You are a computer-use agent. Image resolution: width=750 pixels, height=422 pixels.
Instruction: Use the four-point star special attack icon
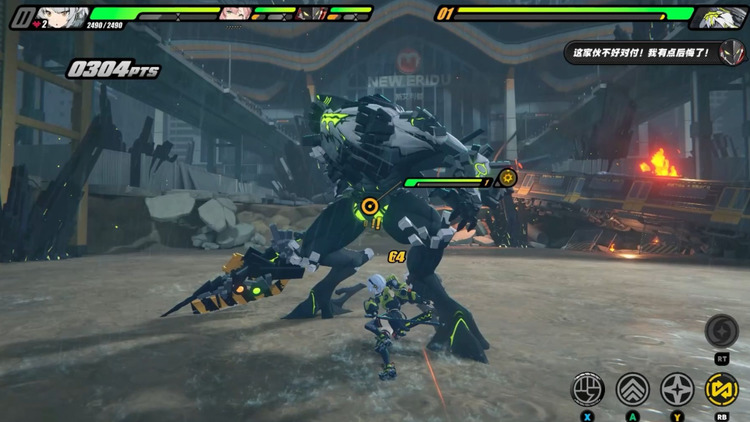click(678, 389)
